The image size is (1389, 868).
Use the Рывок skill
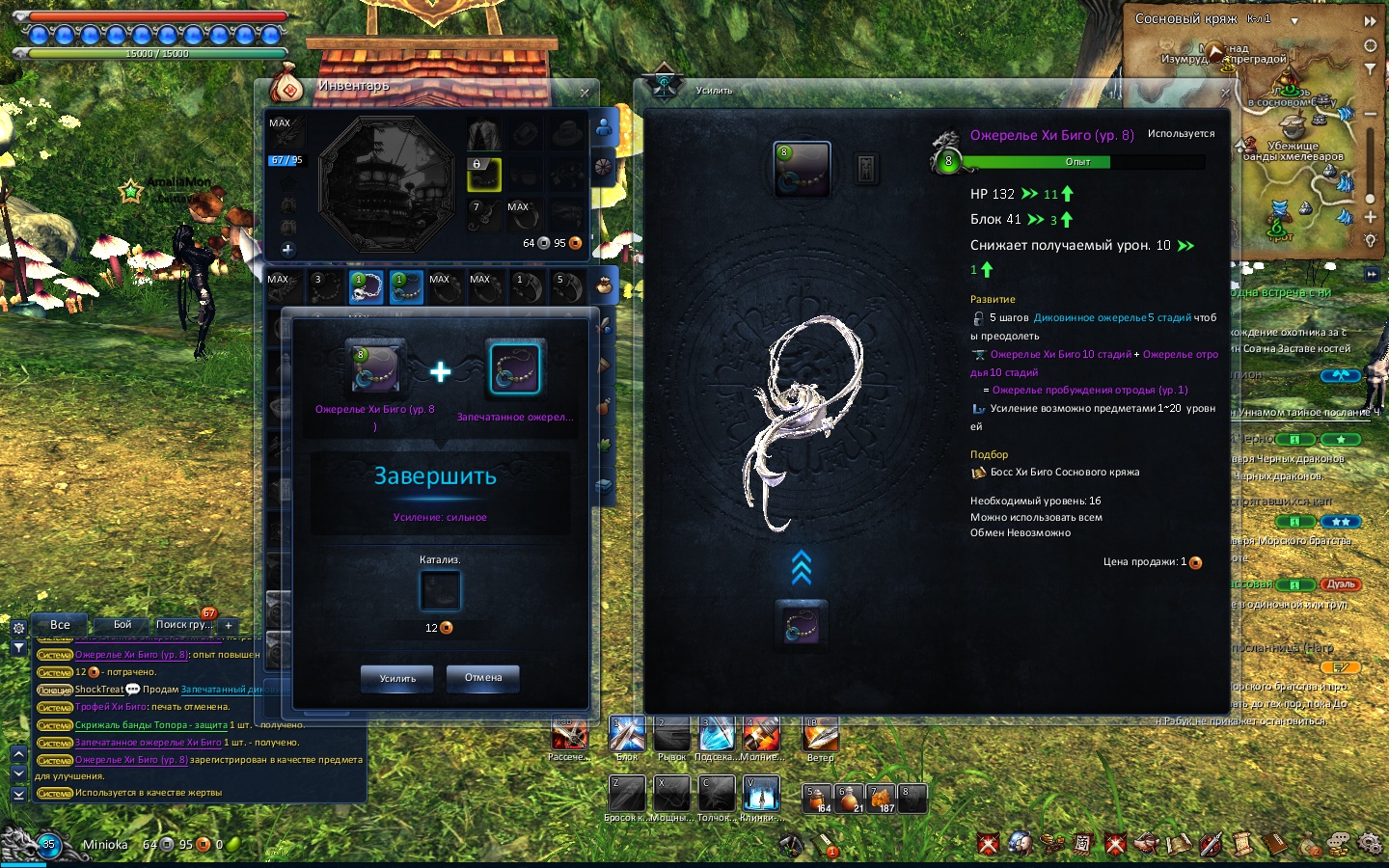671,735
